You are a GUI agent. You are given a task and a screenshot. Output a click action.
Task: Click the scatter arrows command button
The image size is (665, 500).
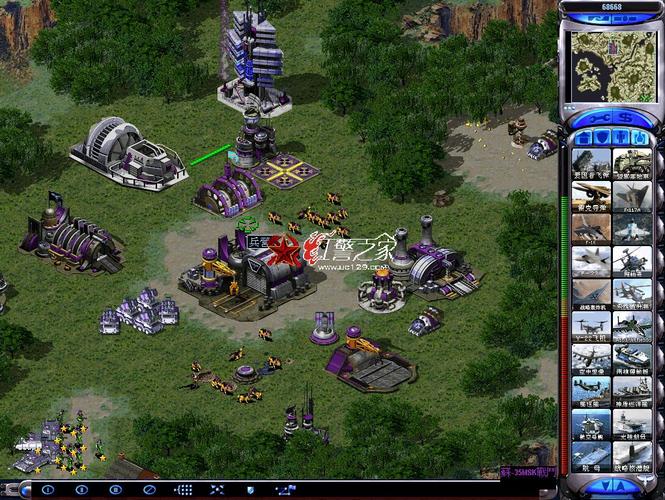pyautogui.click(x=216, y=490)
